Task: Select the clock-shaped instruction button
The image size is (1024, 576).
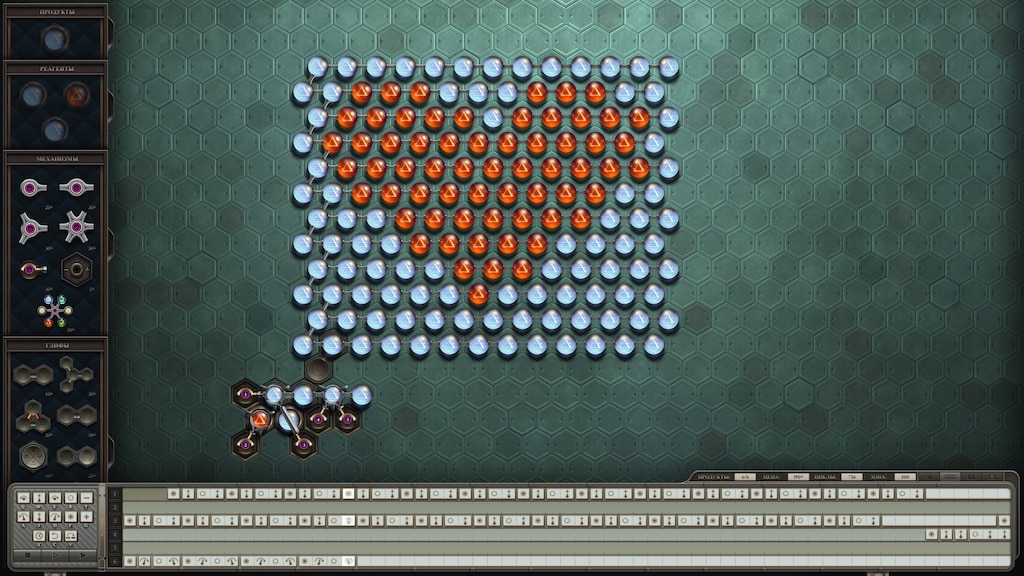Action: [38, 536]
